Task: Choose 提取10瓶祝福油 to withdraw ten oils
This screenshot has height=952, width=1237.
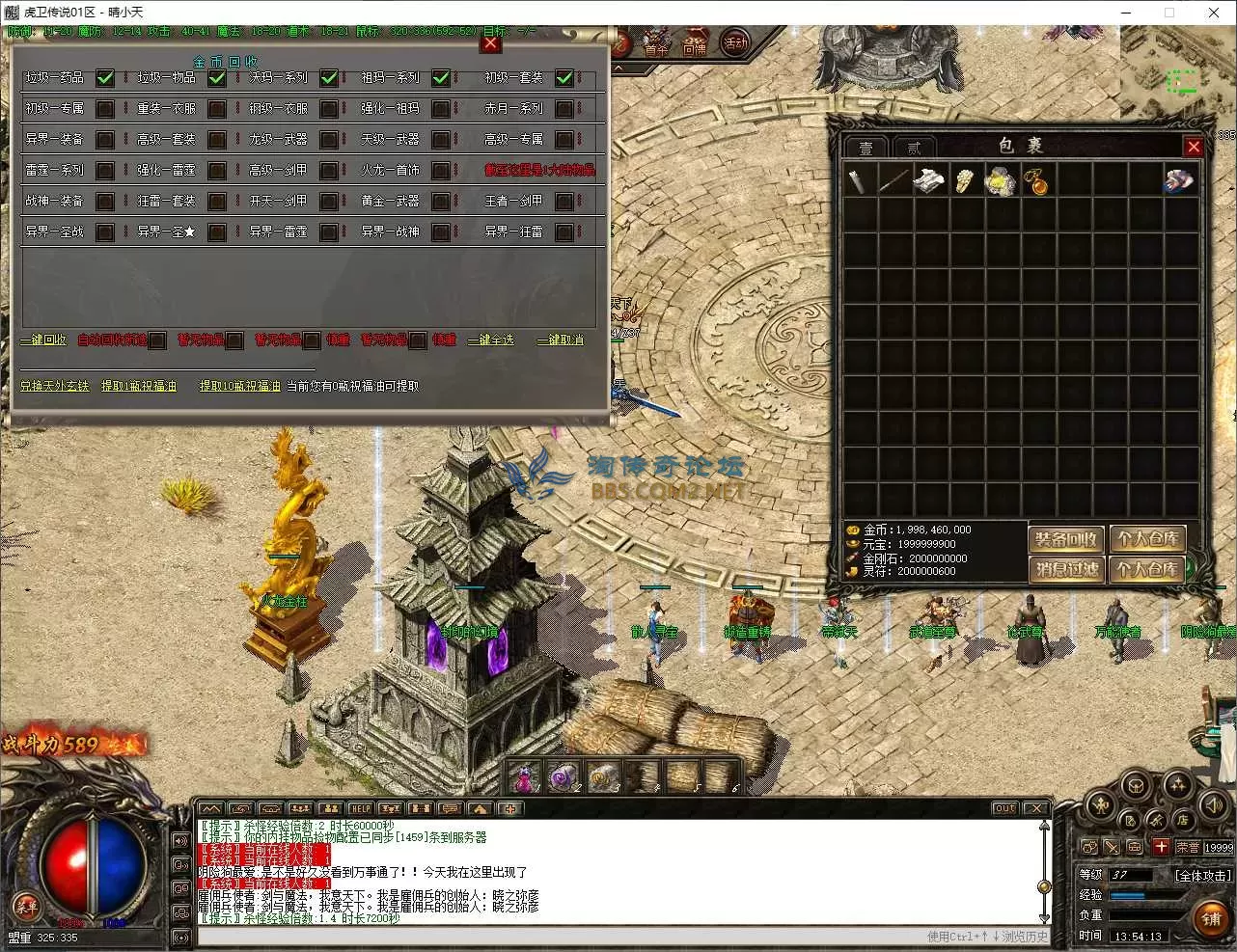Action: click(x=240, y=386)
